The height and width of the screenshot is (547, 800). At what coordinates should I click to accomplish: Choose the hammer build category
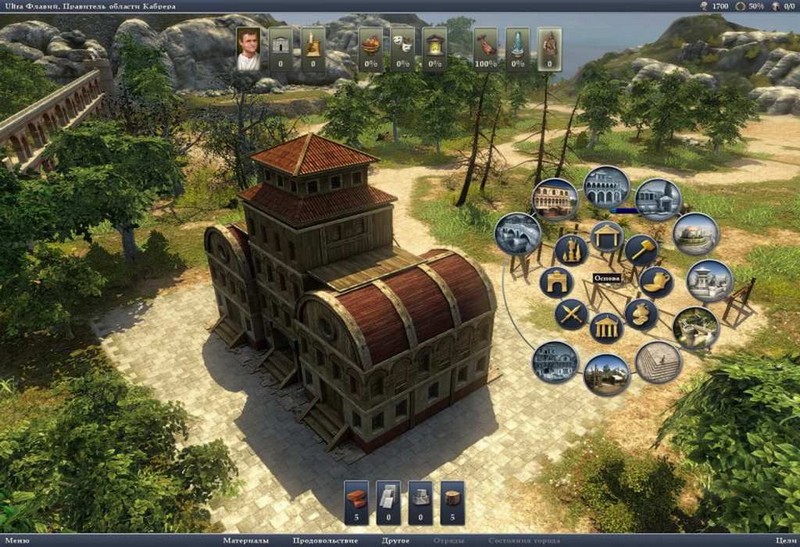pos(640,248)
